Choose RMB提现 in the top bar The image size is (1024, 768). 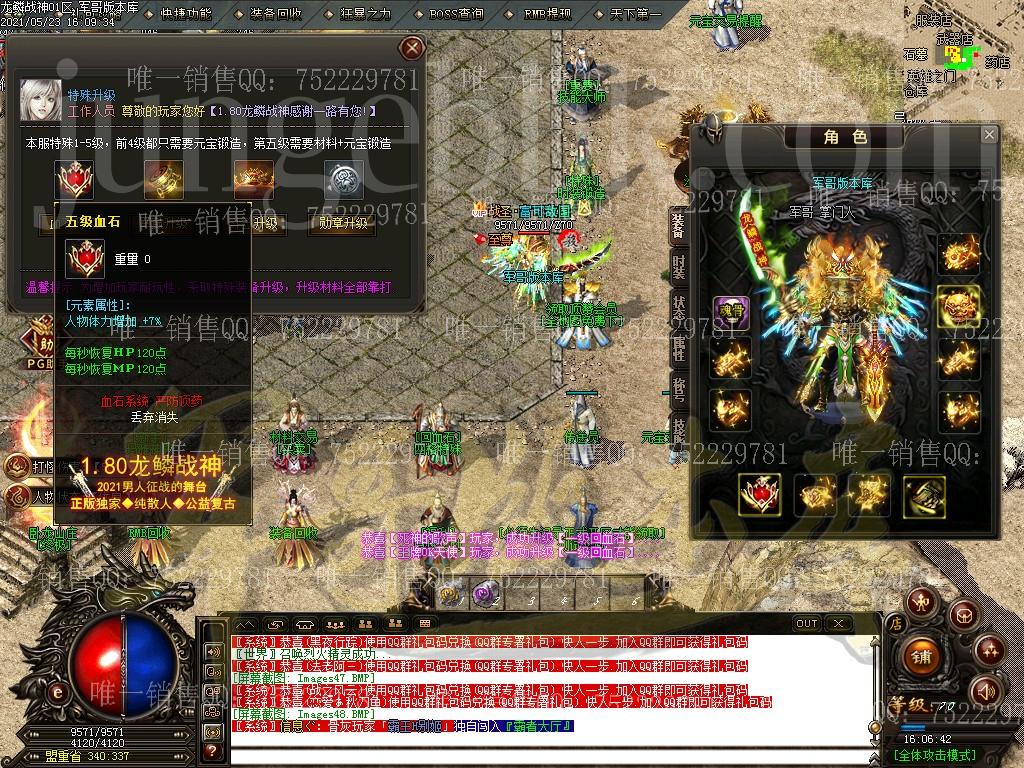(x=548, y=14)
